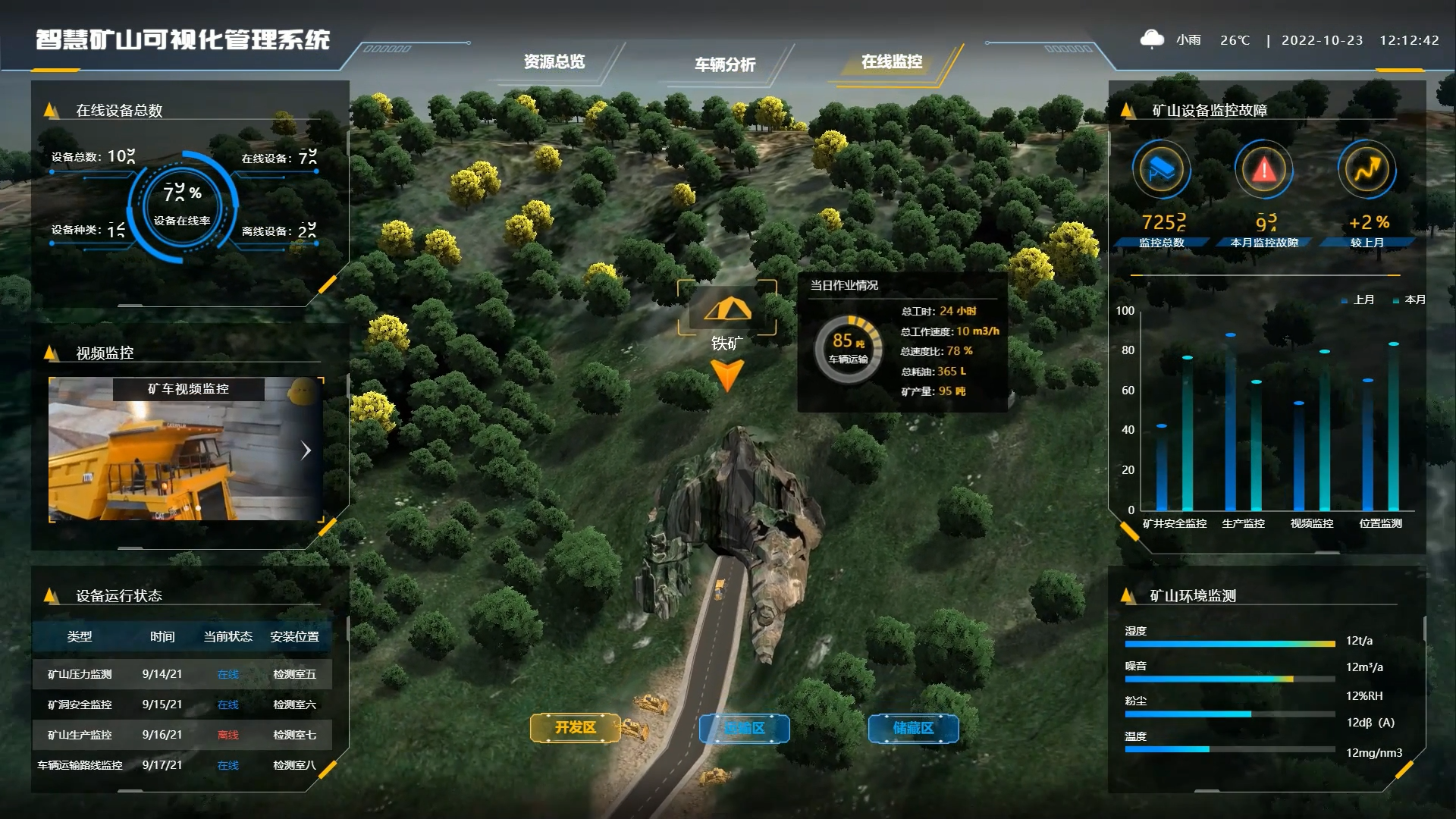This screenshot has width=1456, height=819.
Task: Select the 监控总数 camera icon
Action: [1161, 170]
